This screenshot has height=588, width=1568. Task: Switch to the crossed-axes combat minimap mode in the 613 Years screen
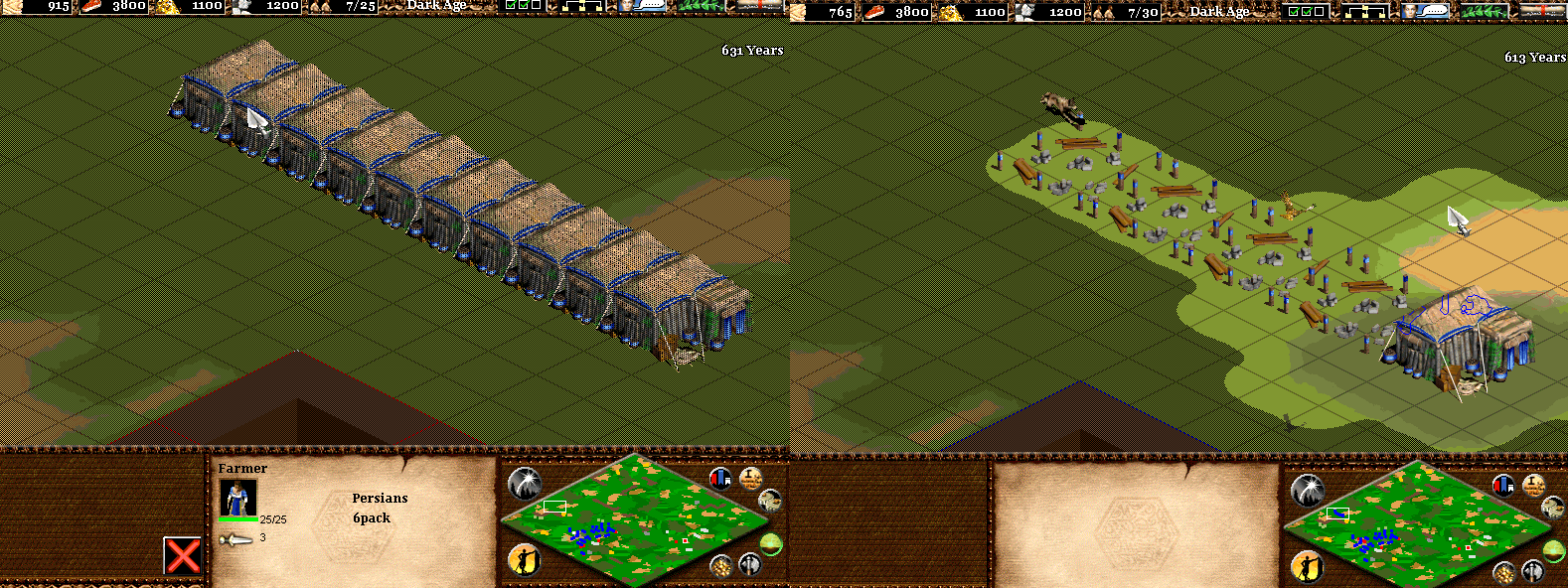[1533, 571]
